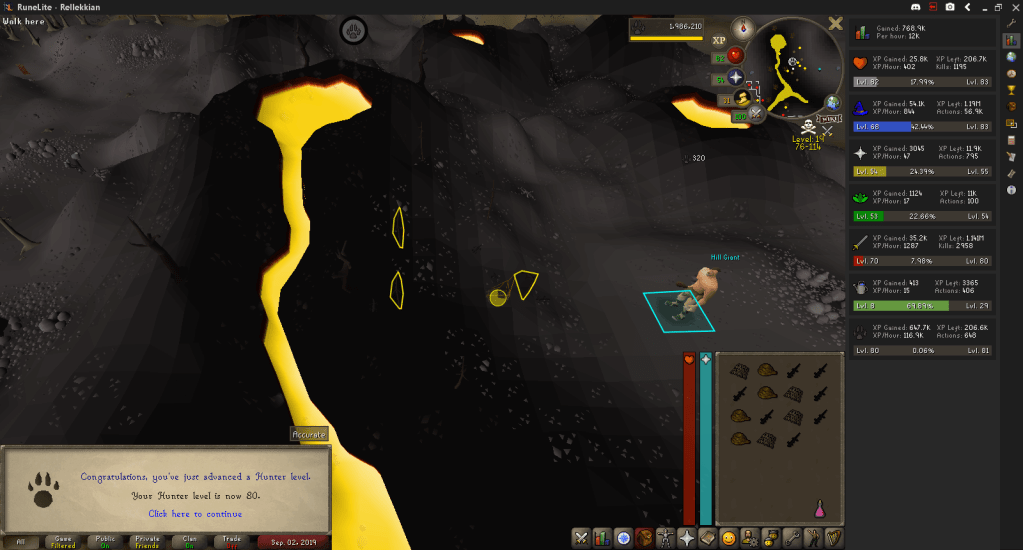Open the Emotes tab
Viewport: 1023px width, 550px height.
pos(729,537)
